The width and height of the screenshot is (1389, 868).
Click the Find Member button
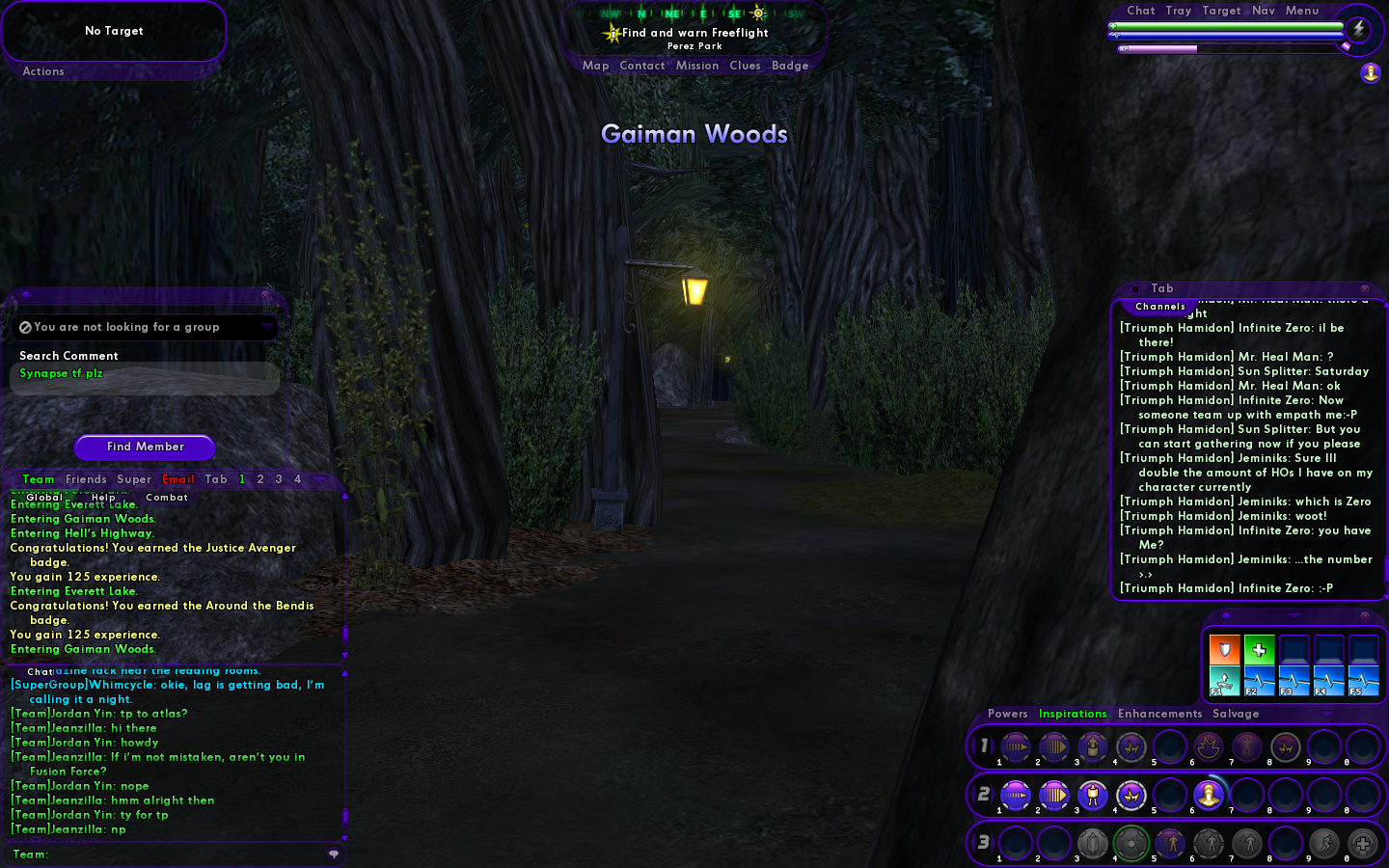[x=145, y=447]
